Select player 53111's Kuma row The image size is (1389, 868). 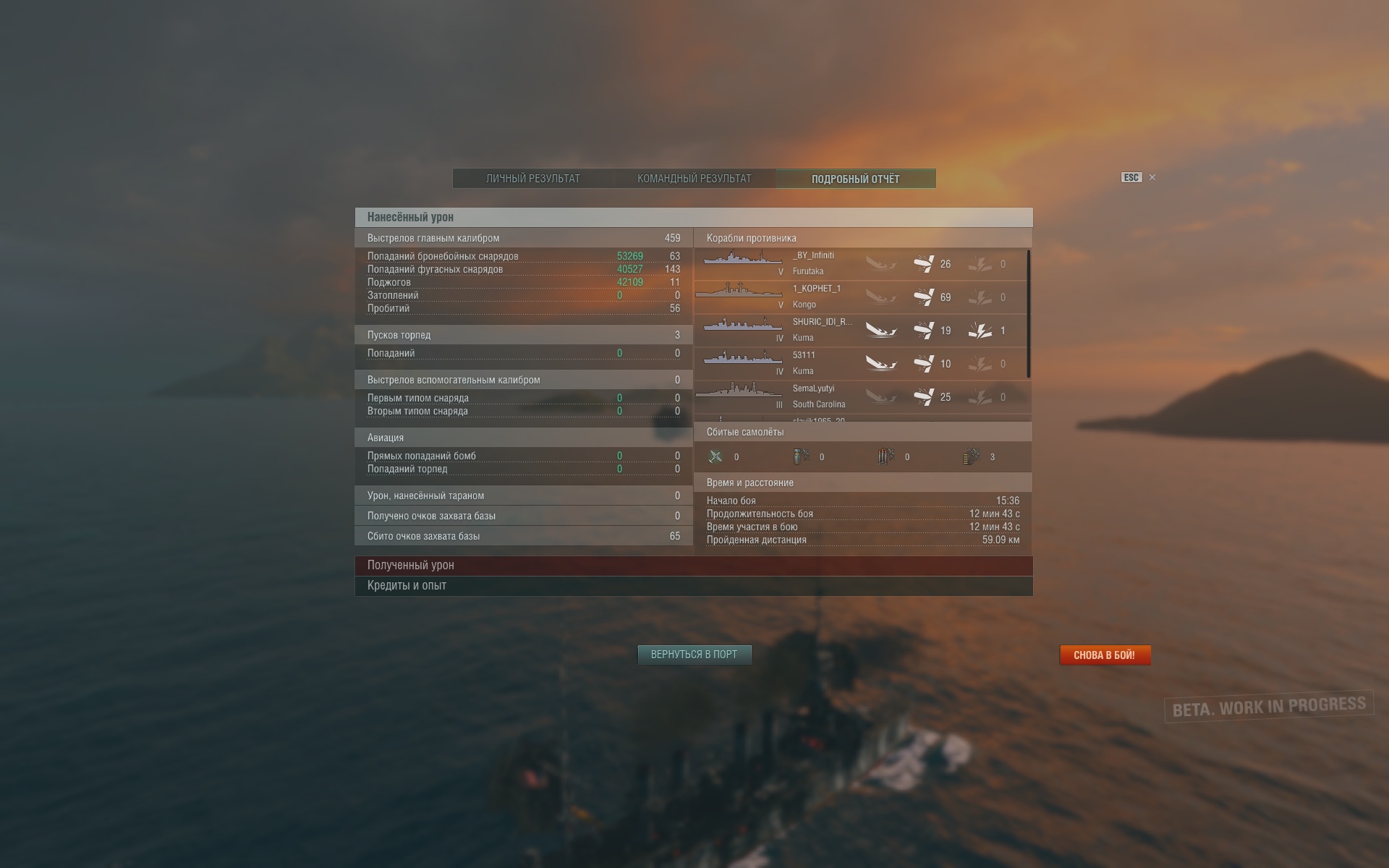(x=859, y=364)
